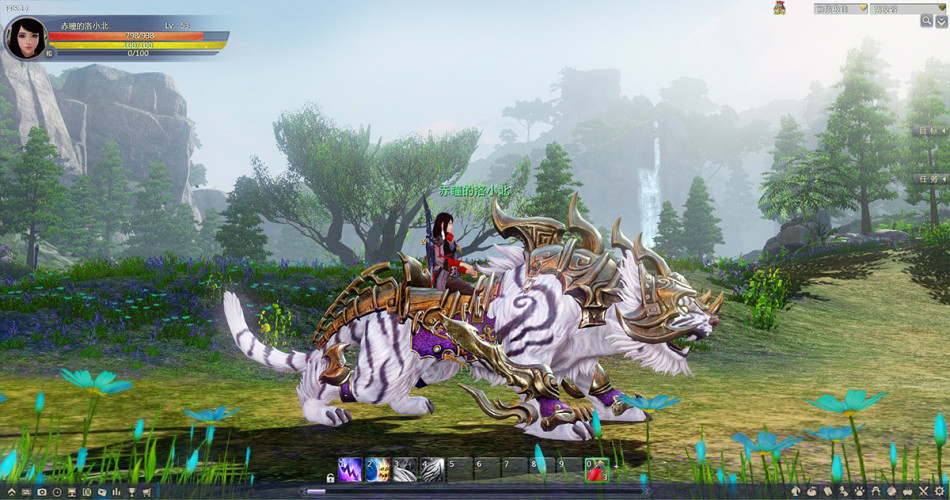Open the graphics quality dropdown

pyautogui.click(x=839, y=9)
